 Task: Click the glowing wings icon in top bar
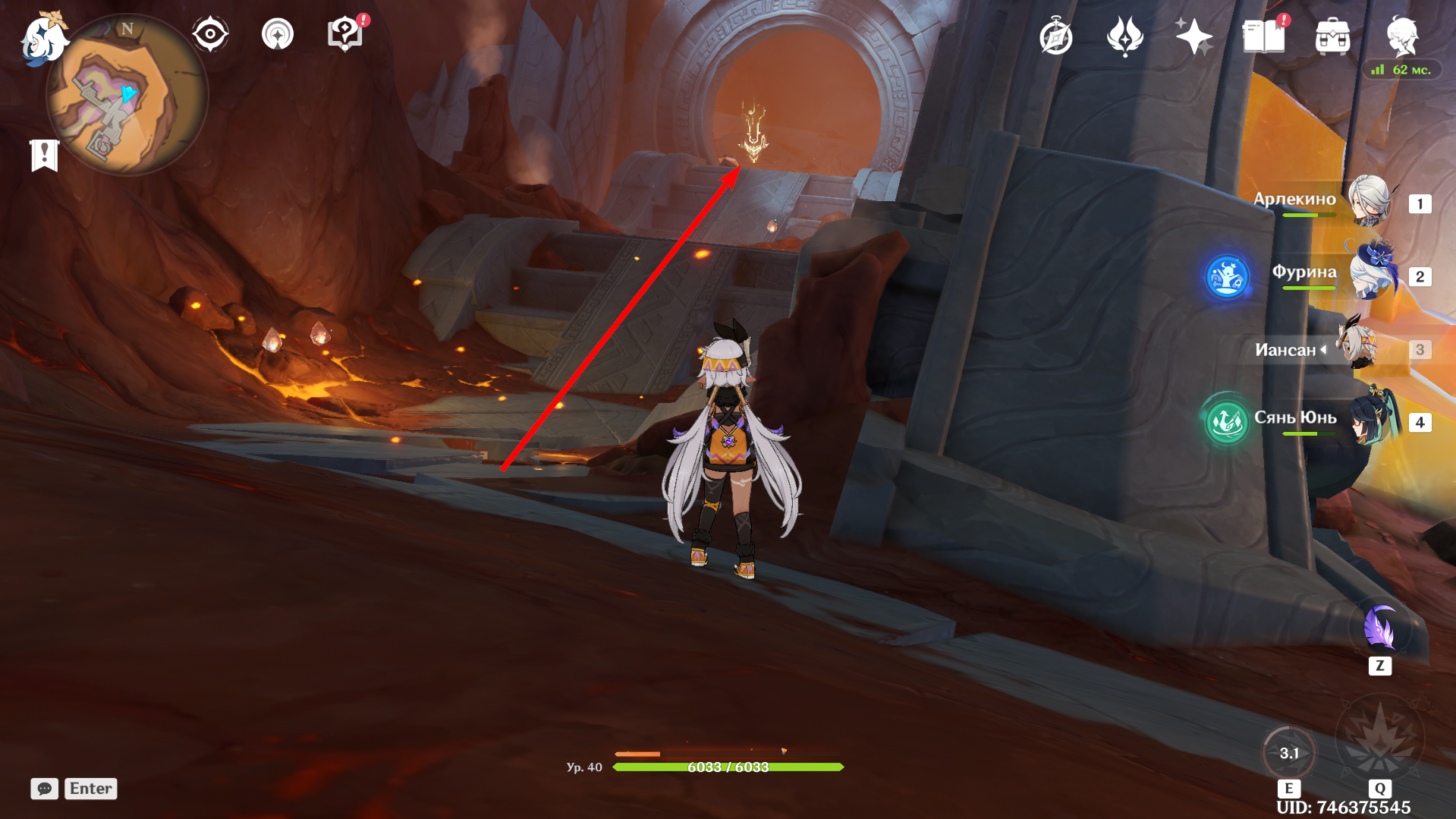[1125, 36]
